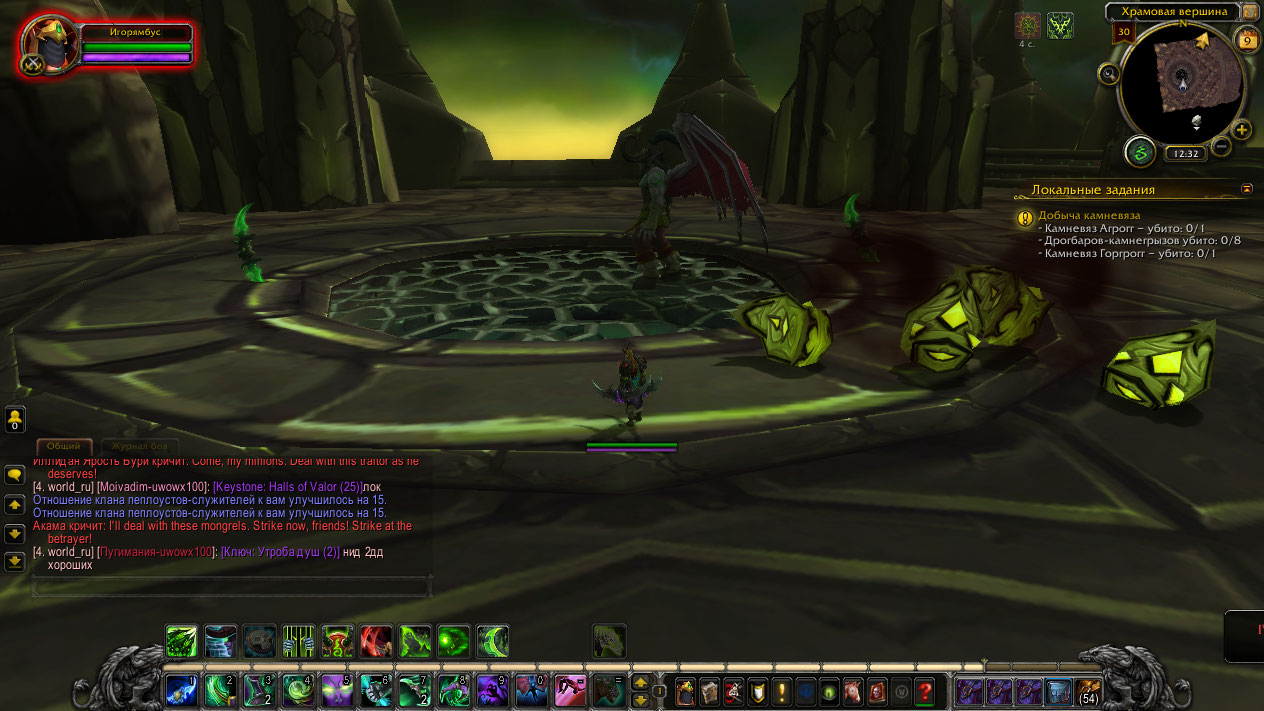Open the yellow exclamation quest log button
1264x711 pixels.
click(781, 691)
